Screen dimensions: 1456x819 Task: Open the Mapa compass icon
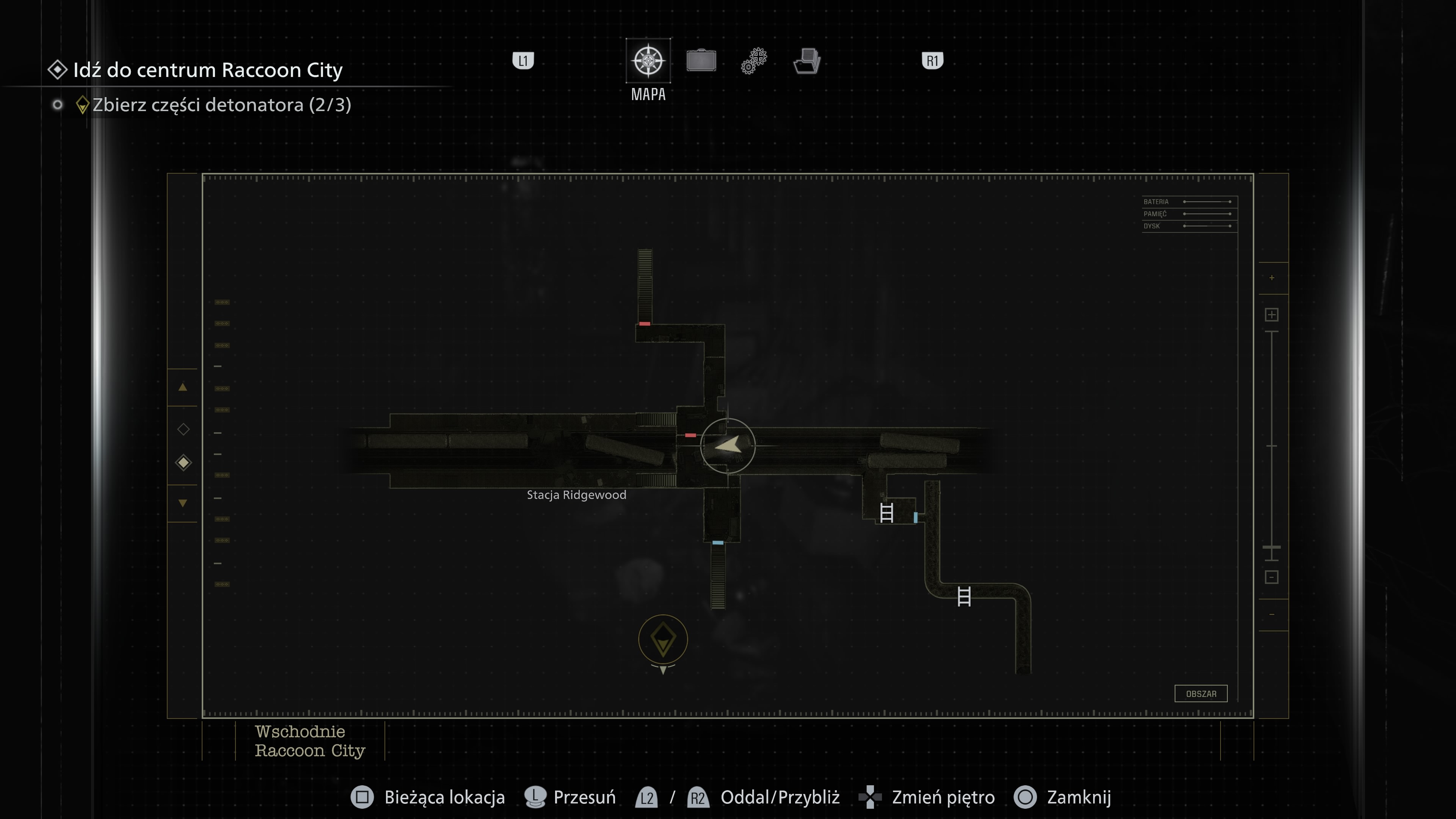coord(648,61)
